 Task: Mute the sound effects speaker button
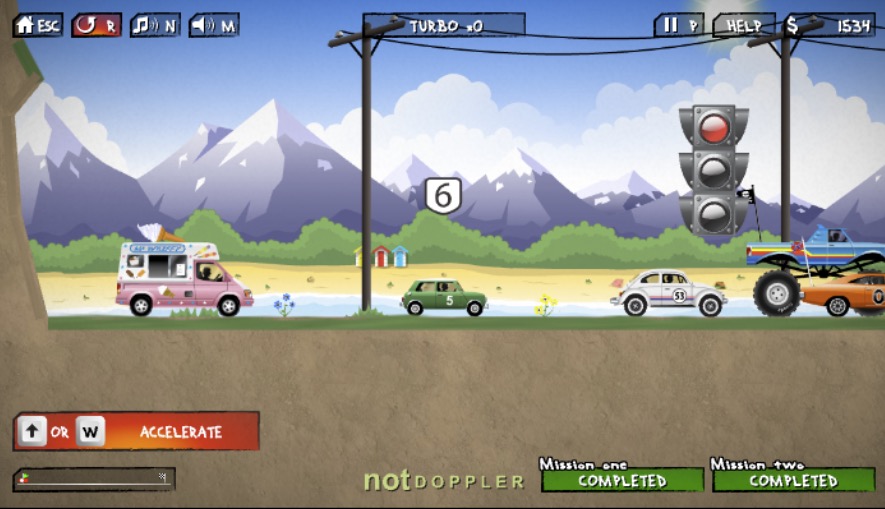214,25
